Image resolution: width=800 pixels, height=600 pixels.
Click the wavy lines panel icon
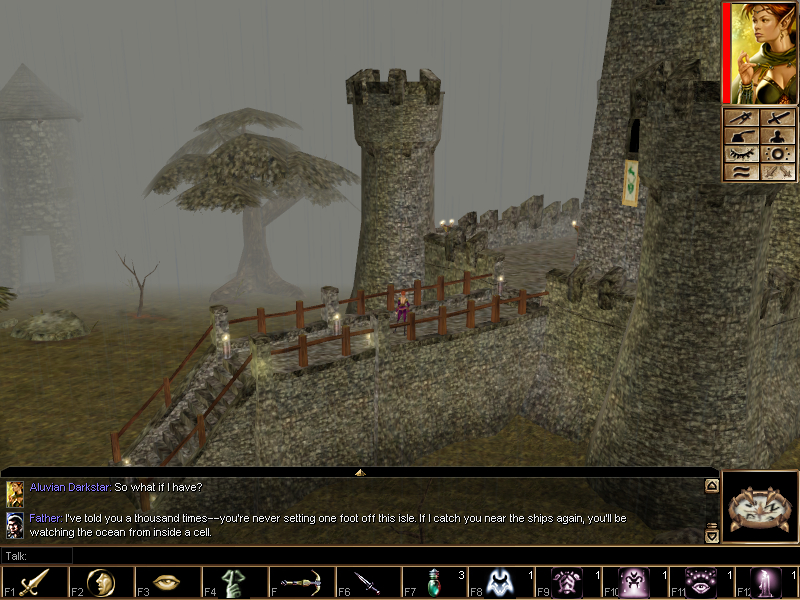(x=741, y=172)
